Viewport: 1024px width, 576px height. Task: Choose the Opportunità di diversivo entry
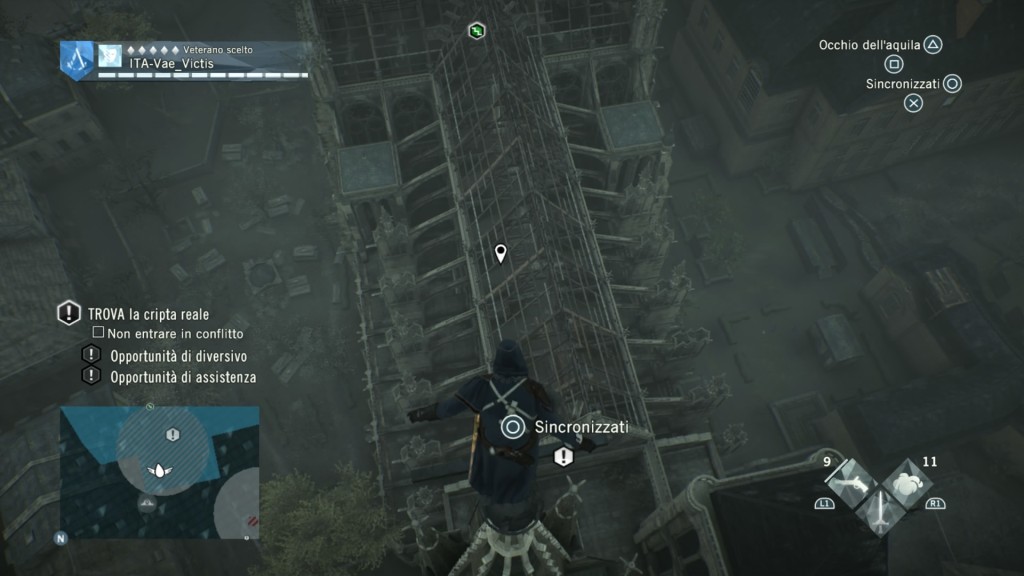178,356
